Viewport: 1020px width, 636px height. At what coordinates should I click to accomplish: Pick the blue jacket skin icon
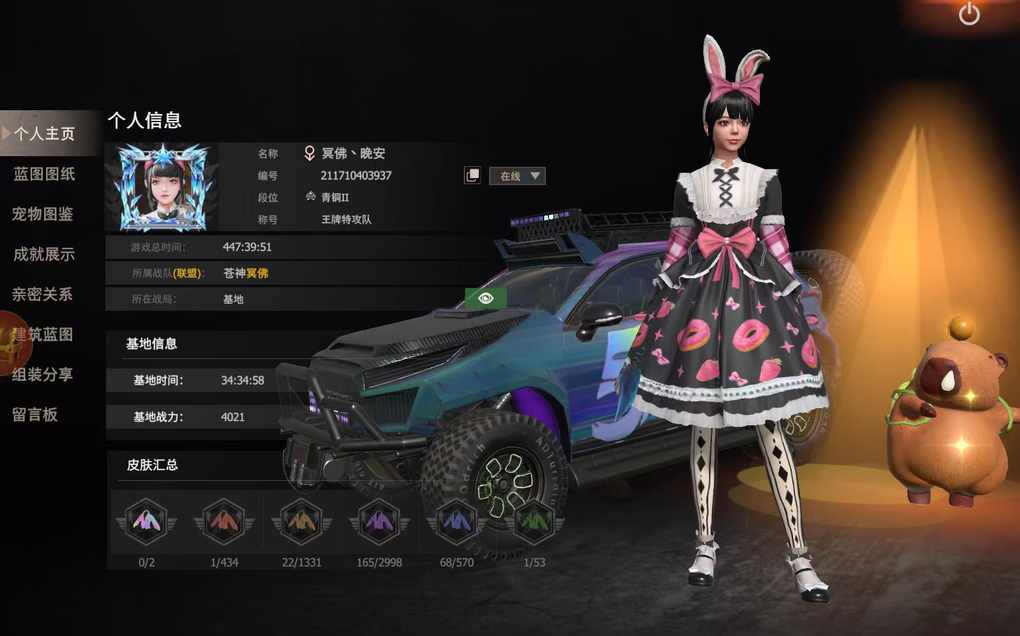click(x=456, y=521)
